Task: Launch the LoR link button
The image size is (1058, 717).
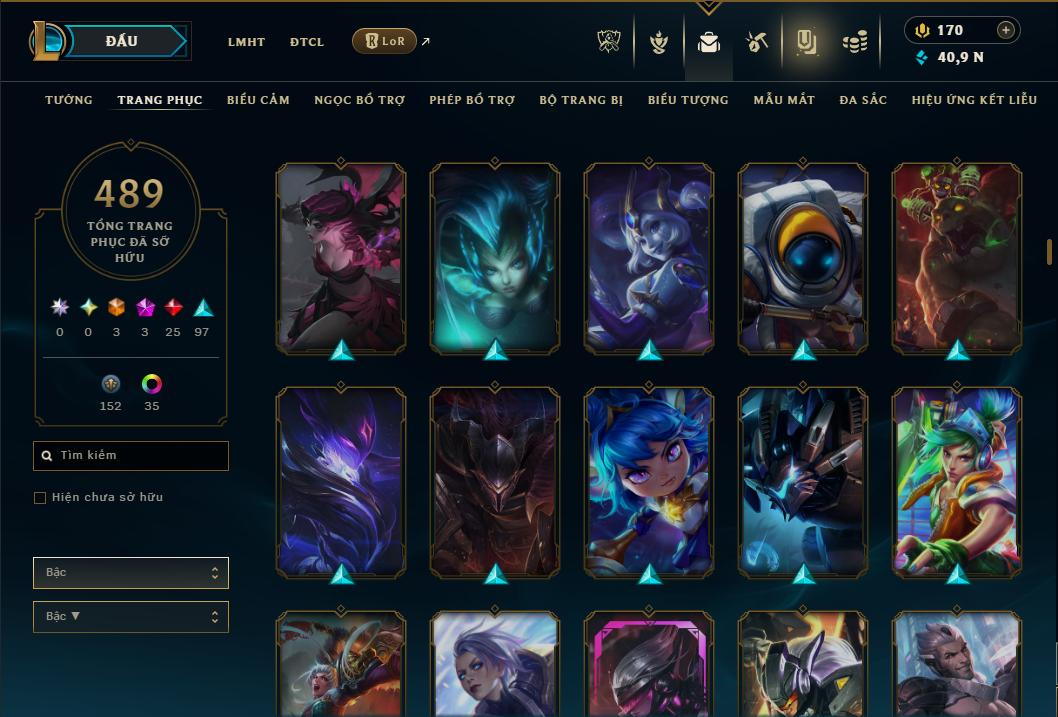Action: pyautogui.click(x=385, y=41)
